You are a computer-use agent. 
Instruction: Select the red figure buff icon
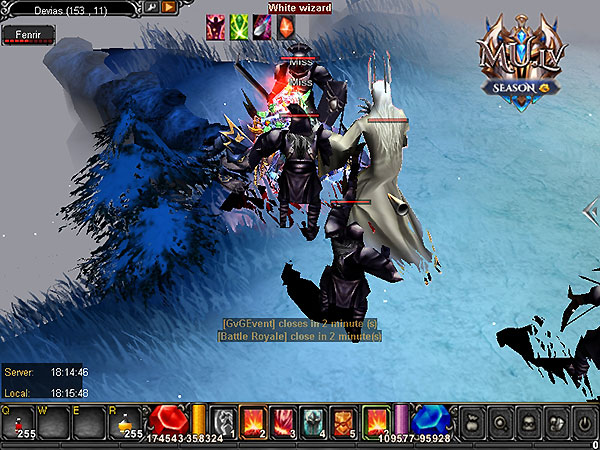pyautogui.click(x=215, y=28)
